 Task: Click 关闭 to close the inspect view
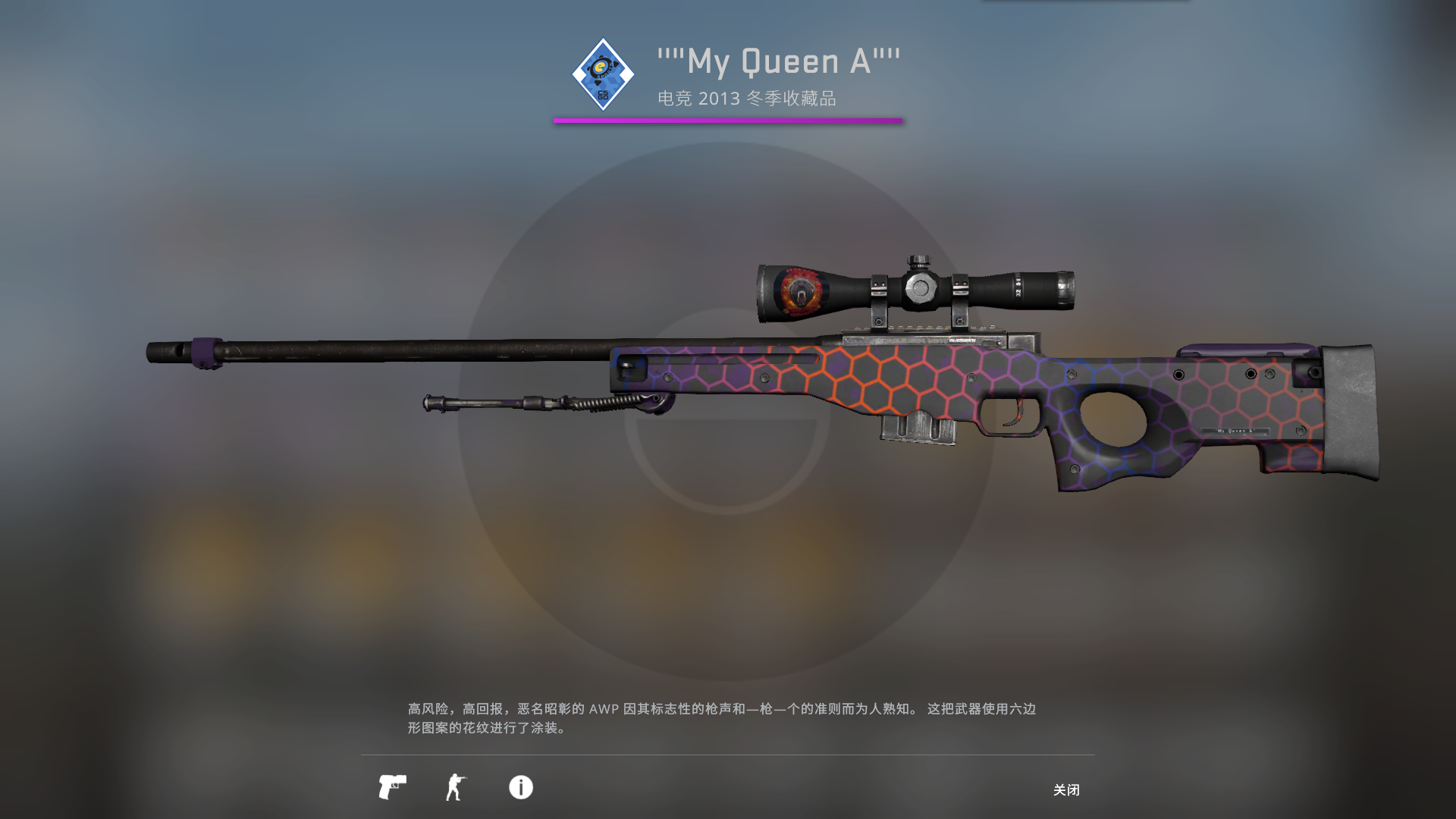point(1067,790)
